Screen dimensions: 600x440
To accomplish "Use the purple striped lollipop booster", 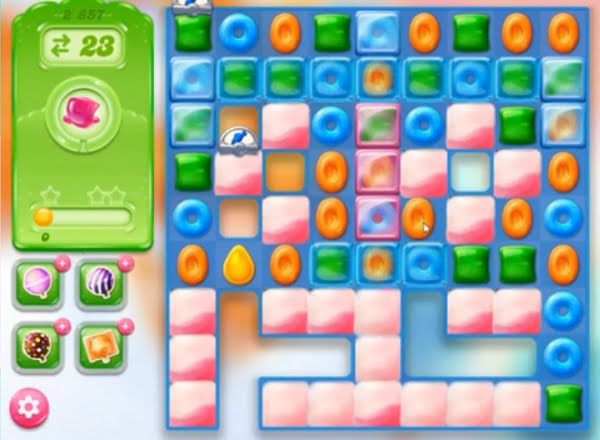I will (x=100, y=284).
